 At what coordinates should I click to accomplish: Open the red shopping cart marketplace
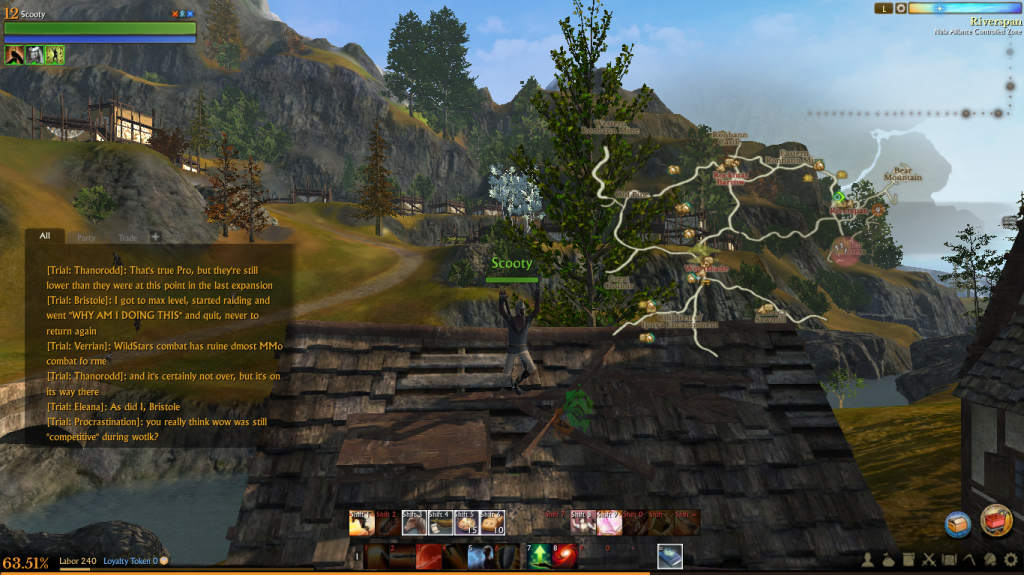[996, 520]
